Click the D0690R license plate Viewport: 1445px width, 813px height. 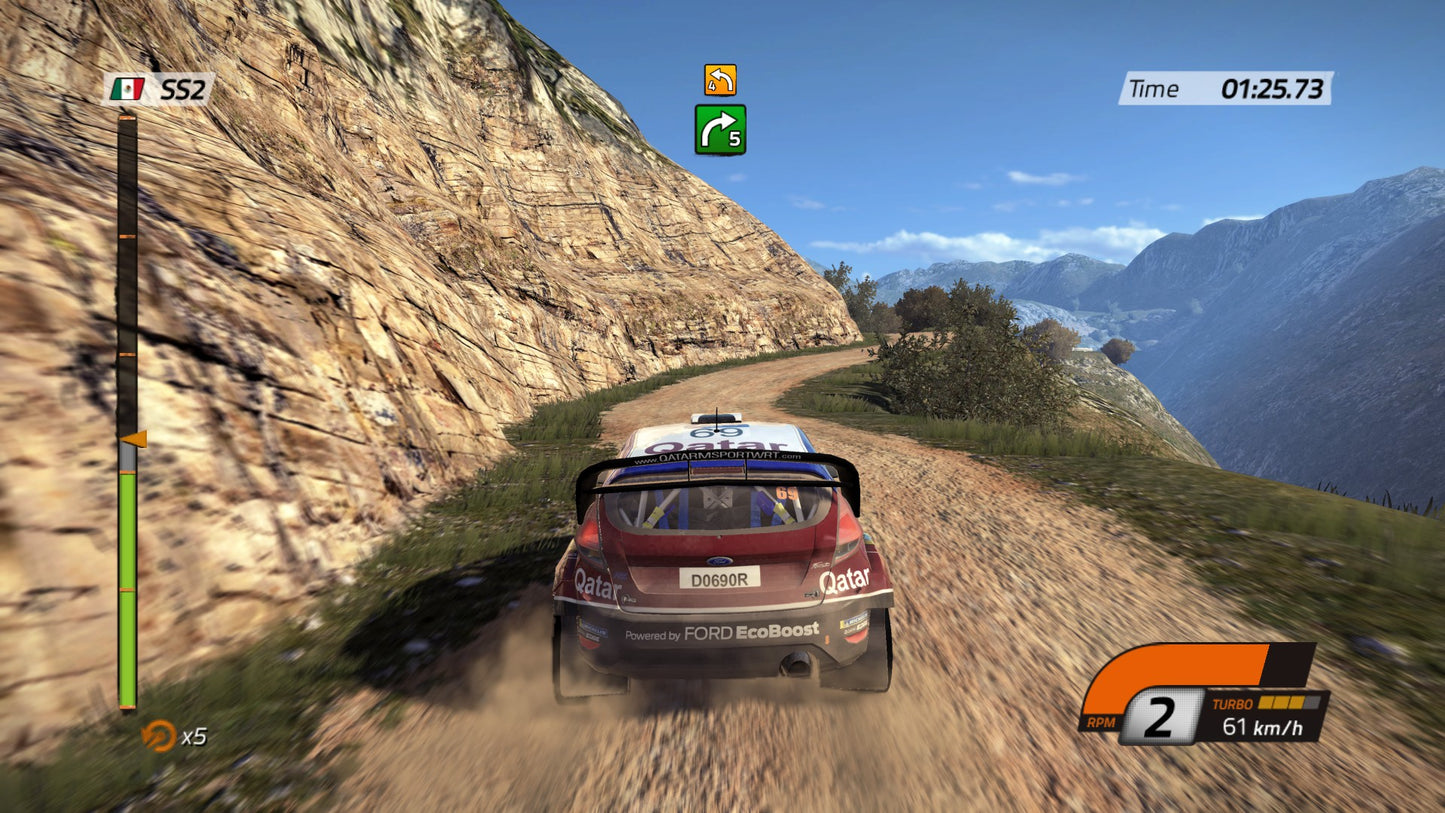(722, 578)
